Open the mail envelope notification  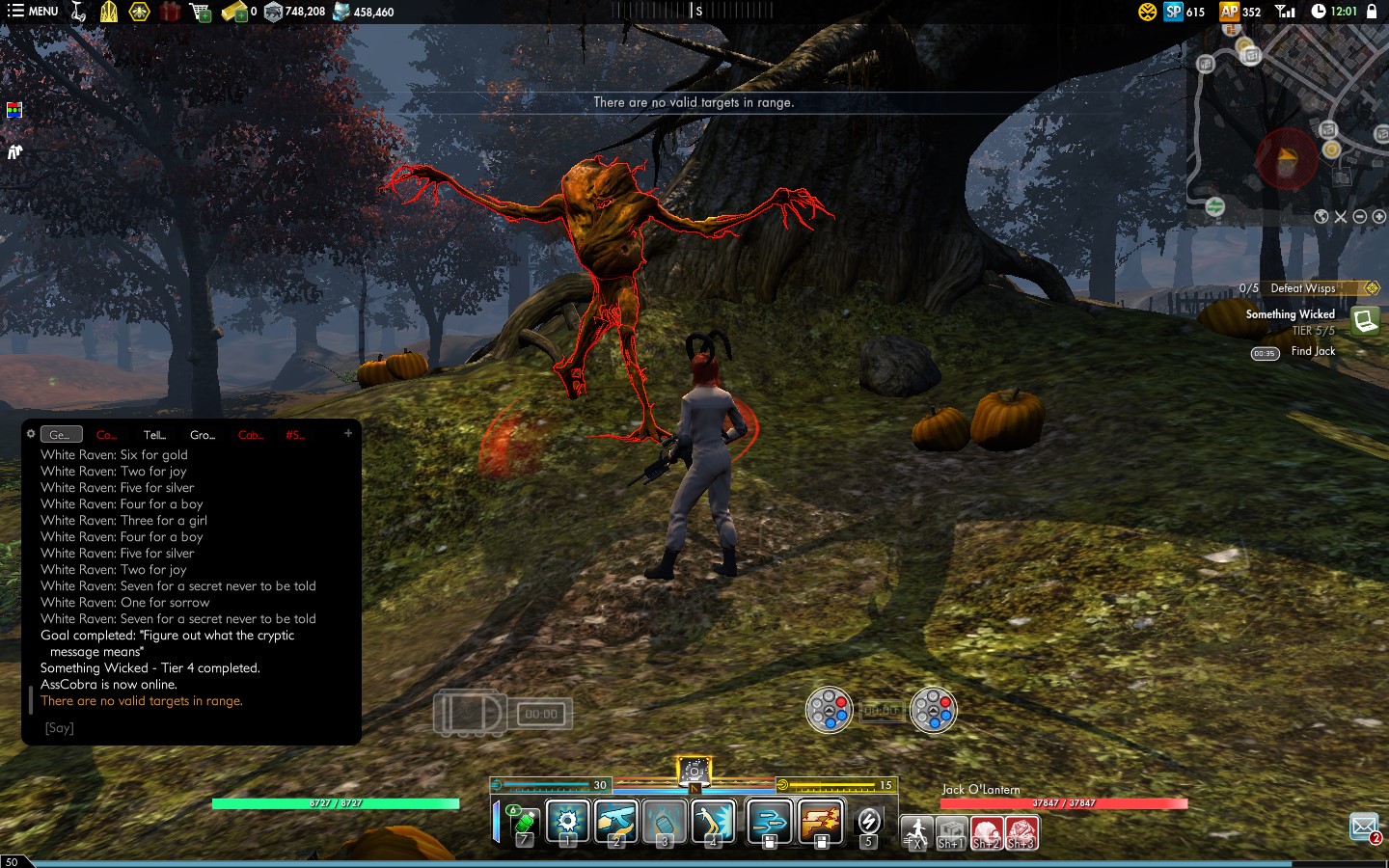pos(1363,827)
